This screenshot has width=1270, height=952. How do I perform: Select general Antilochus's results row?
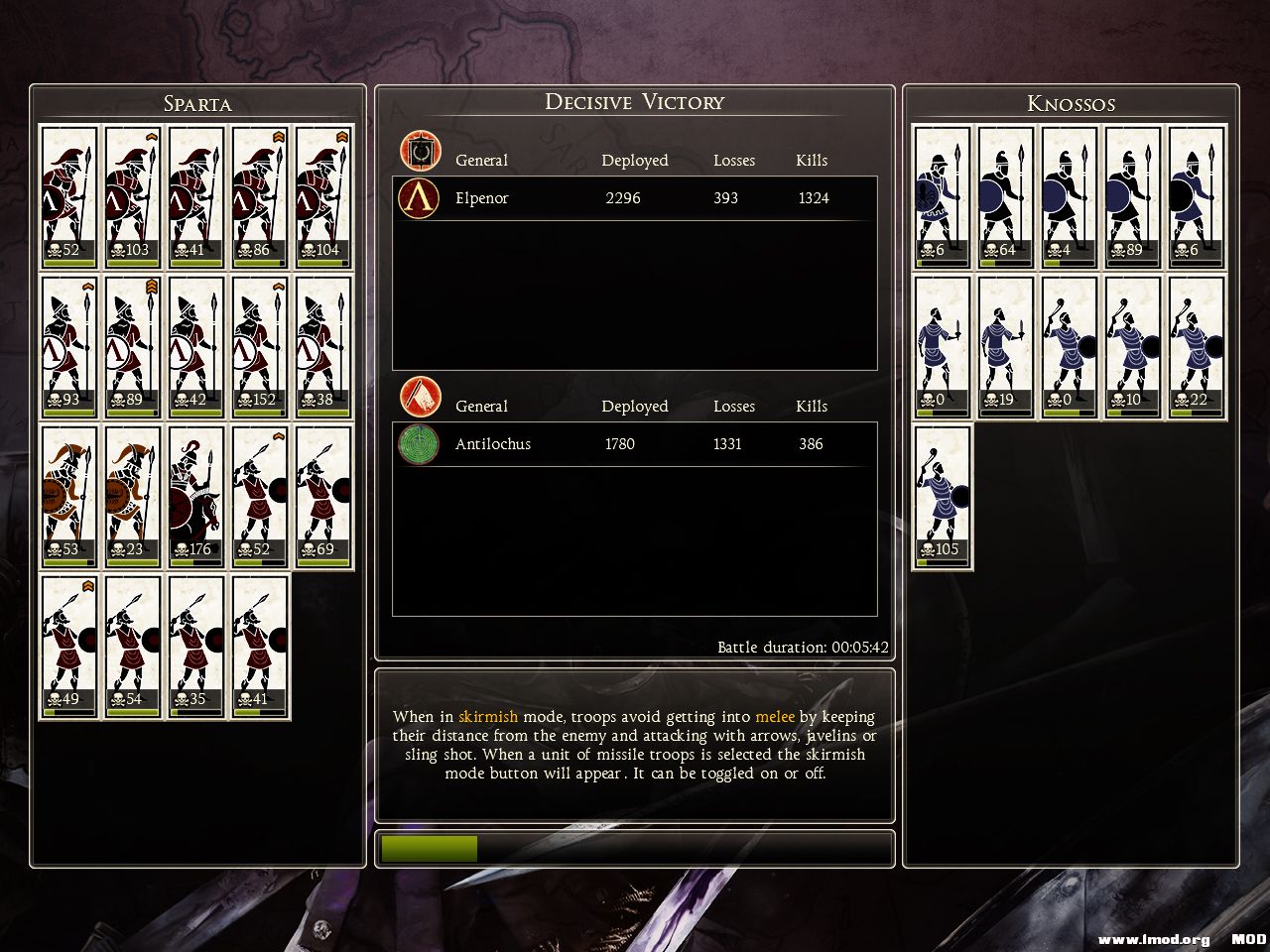pos(635,444)
